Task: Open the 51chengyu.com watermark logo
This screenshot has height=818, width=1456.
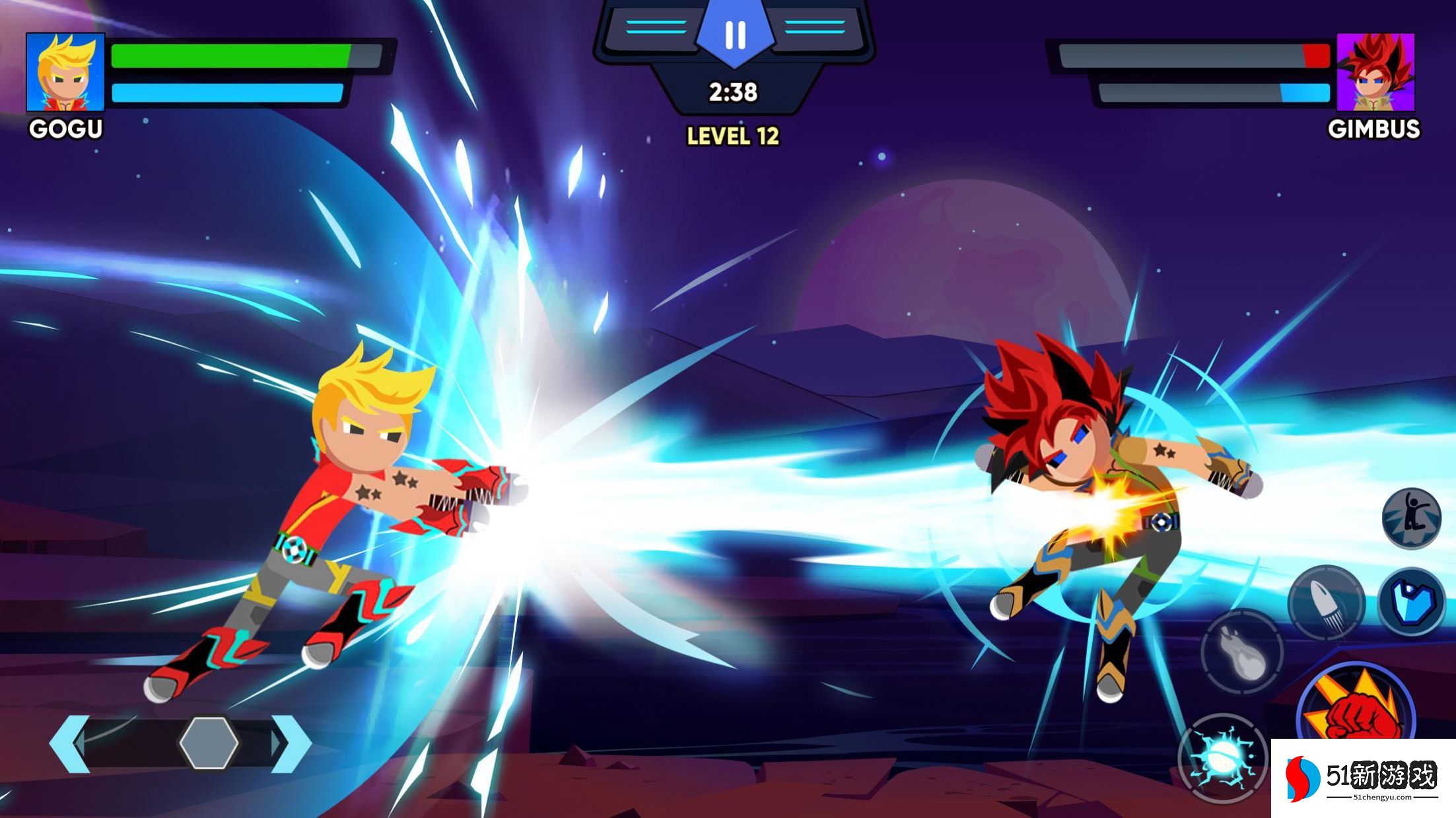Action: coord(1362,779)
